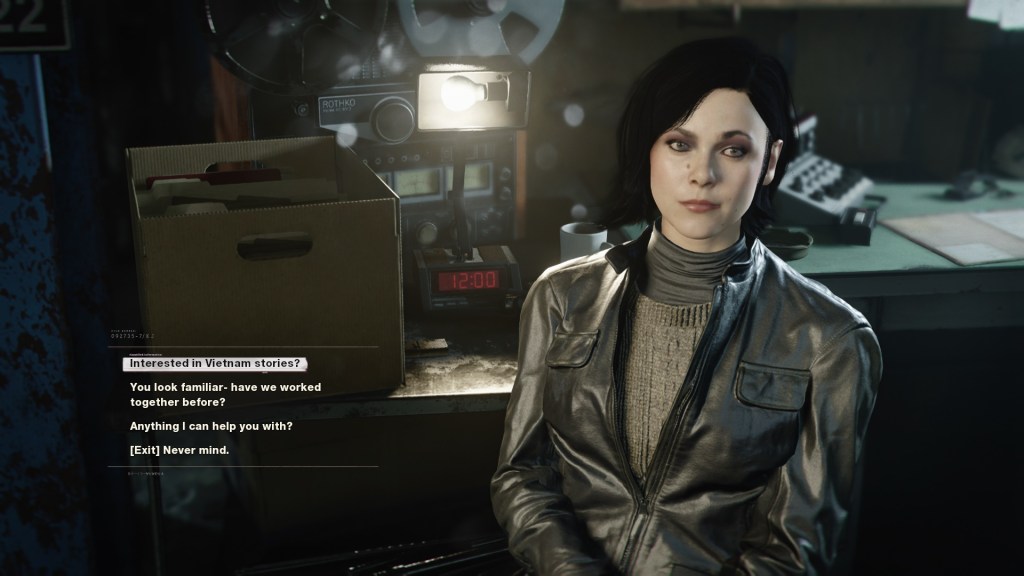Exit the conversation with "Never mind."
Image resolution: width=1024 pixels, height=576 pixels.
click(179, 450)
